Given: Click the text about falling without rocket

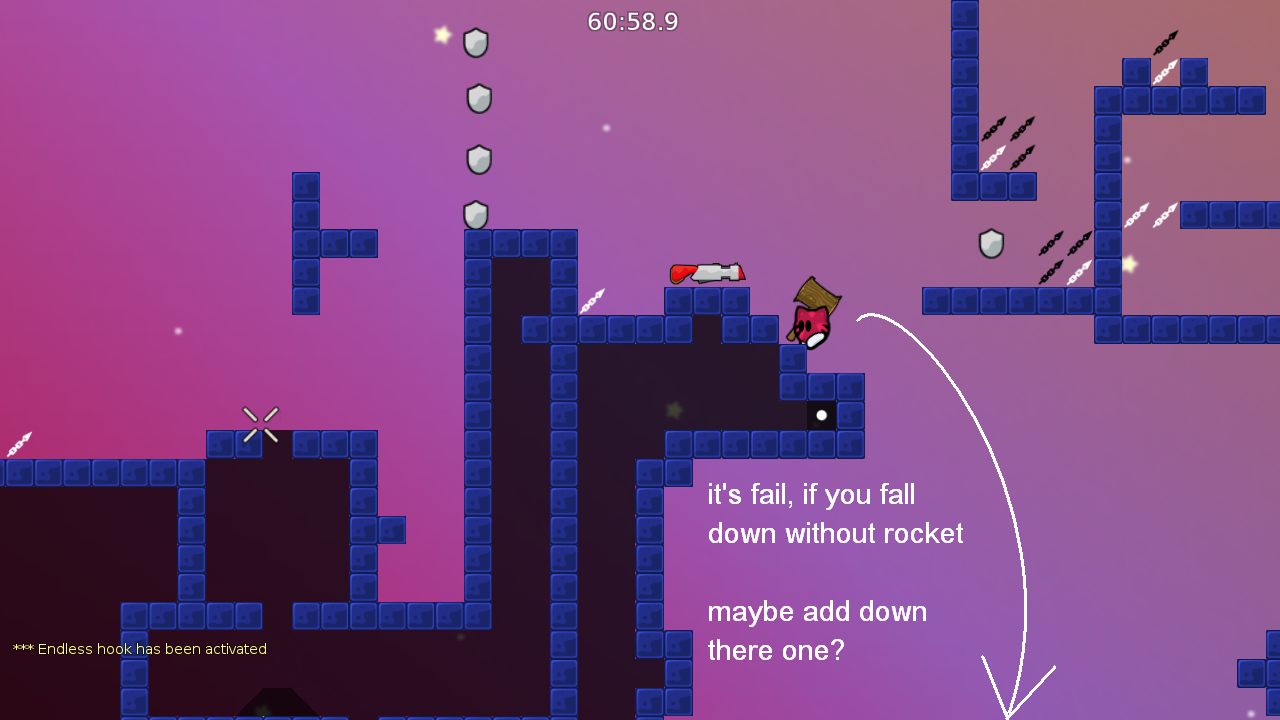Looking at the screenshot, I should coord(835,514).
